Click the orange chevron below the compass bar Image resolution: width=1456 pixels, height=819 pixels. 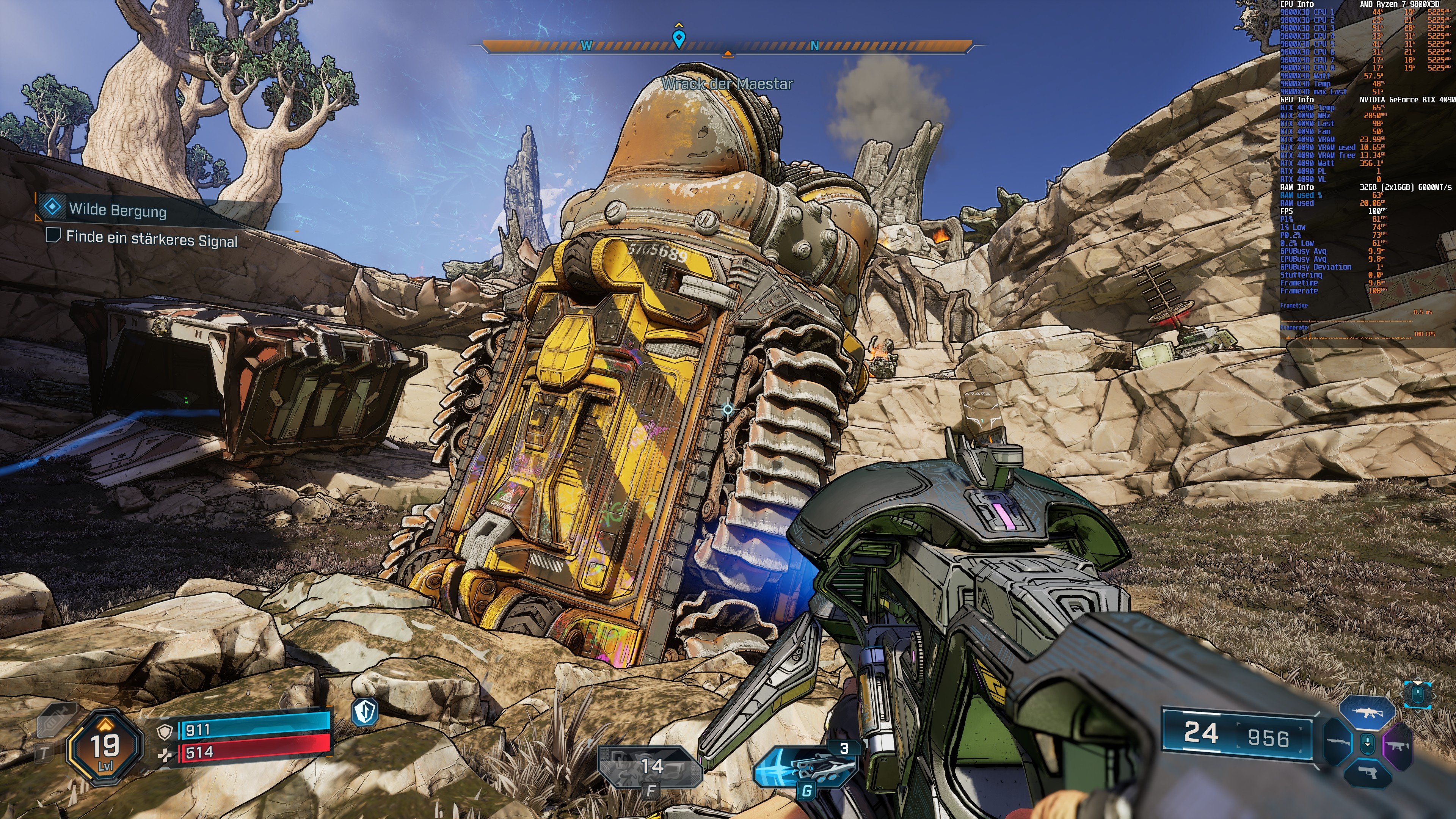tap(728, 54)
